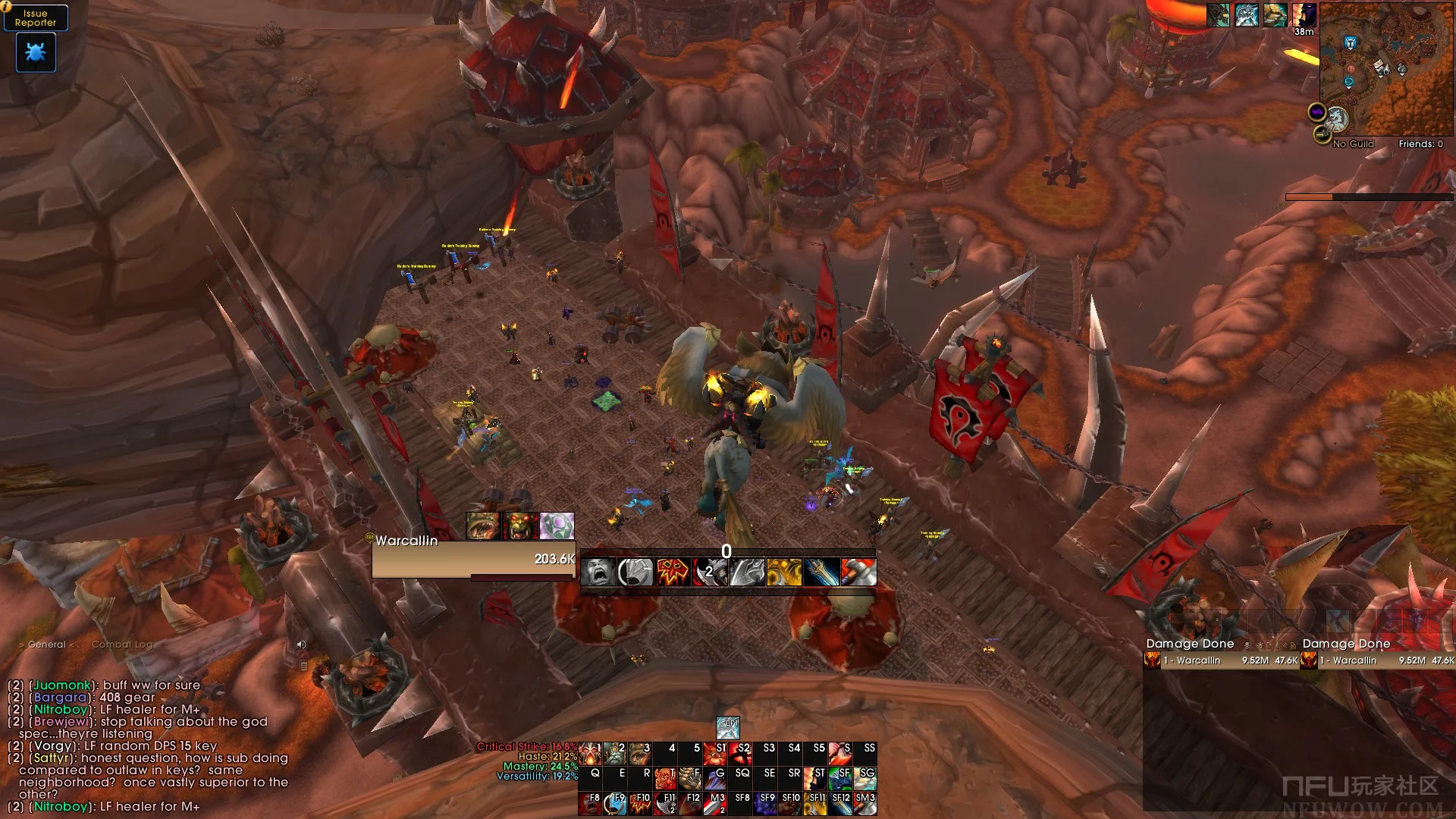This screenshot has width=1456, height=819.
Task: Select the Warcallin player frame
Action: [473, 559]
